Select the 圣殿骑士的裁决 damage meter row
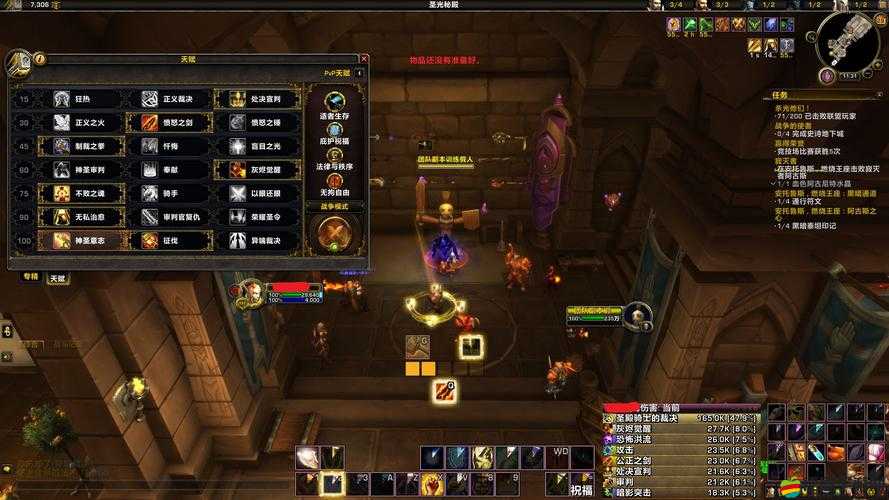Viewport: 889px width, 500px height. point(680,417)
